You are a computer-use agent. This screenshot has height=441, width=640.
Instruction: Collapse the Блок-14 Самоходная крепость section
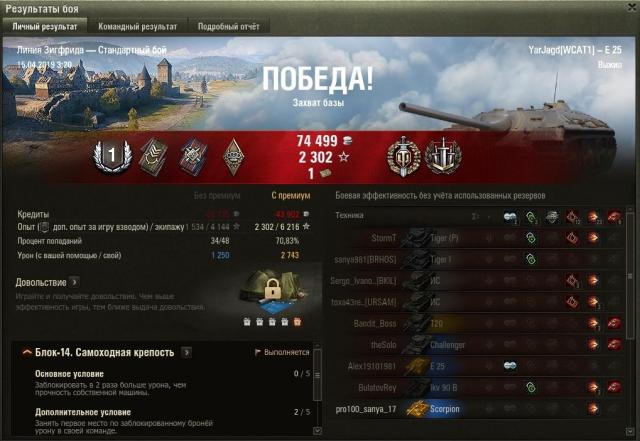[x=24, y=353]
